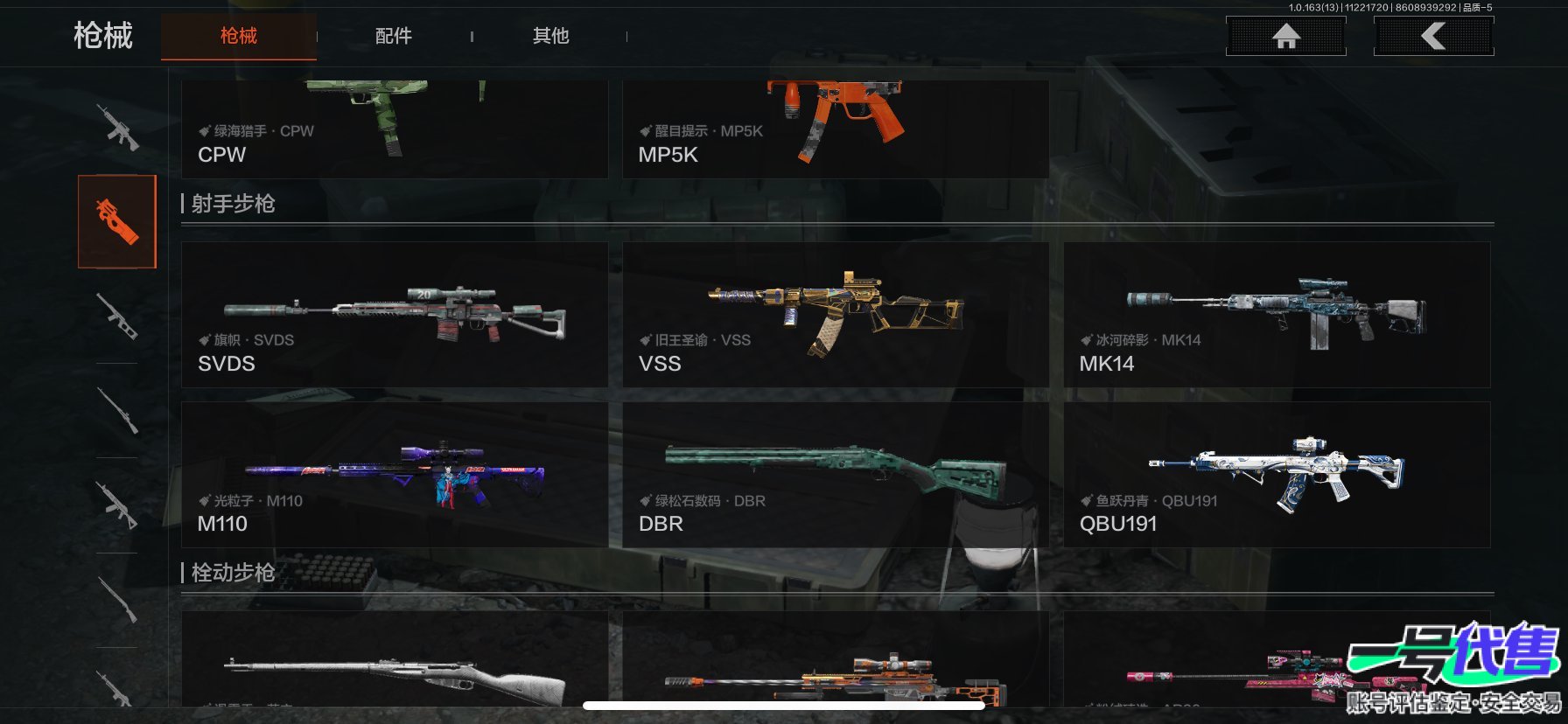Select the CPW weapon card
Screen dimensions: 1568x724
coord(394,129)
